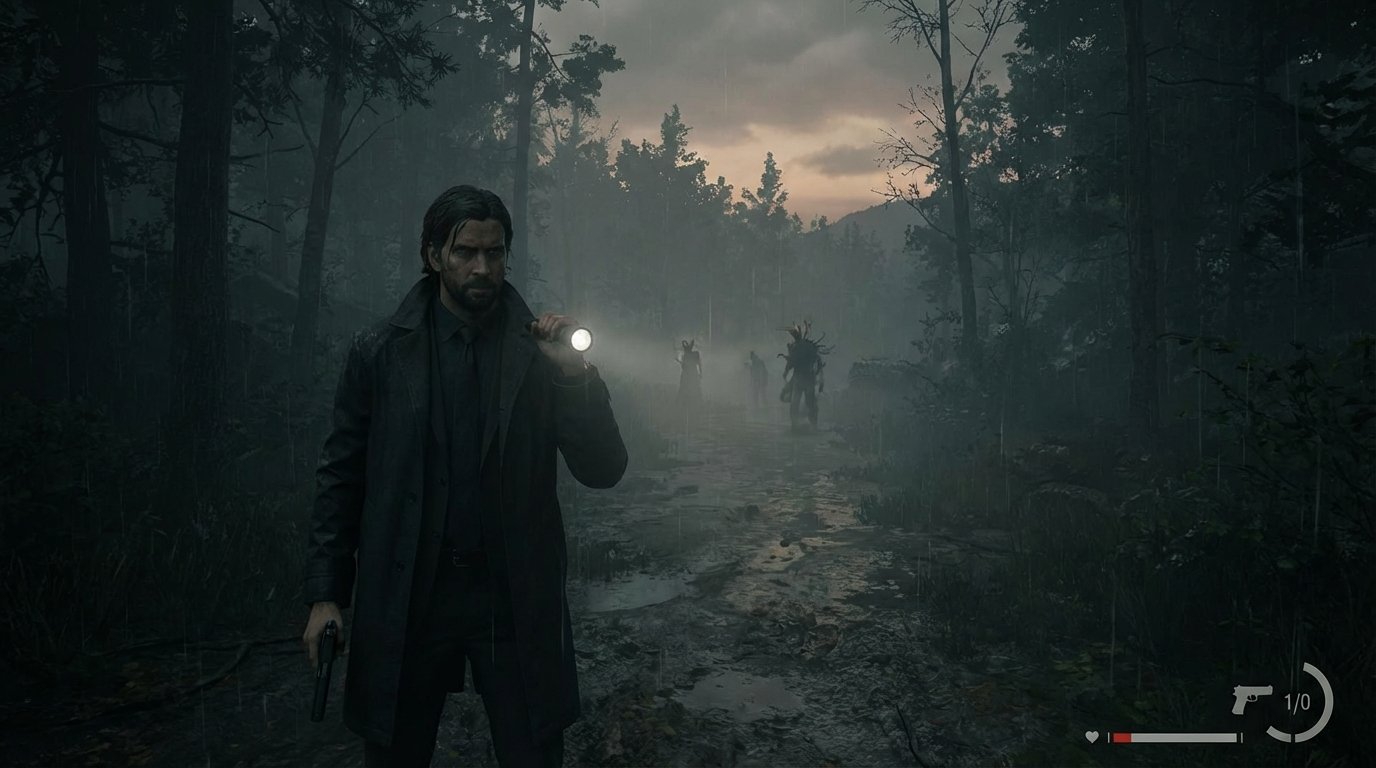Click the red portion of the health bar
Screen dimensions: 1376x768
click(x=1122, y=738)
